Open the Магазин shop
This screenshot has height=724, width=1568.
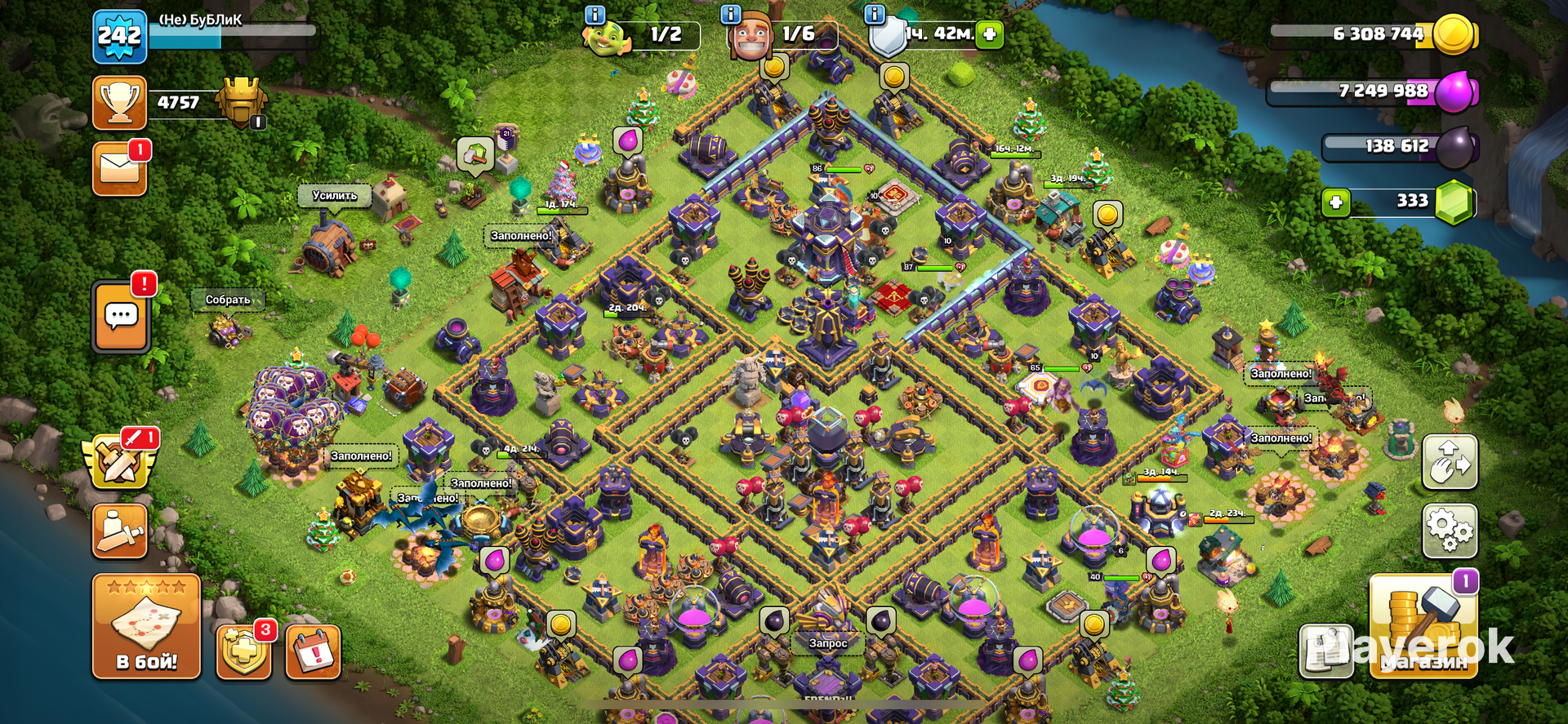pyautogui.click(x=1423, y=626)
